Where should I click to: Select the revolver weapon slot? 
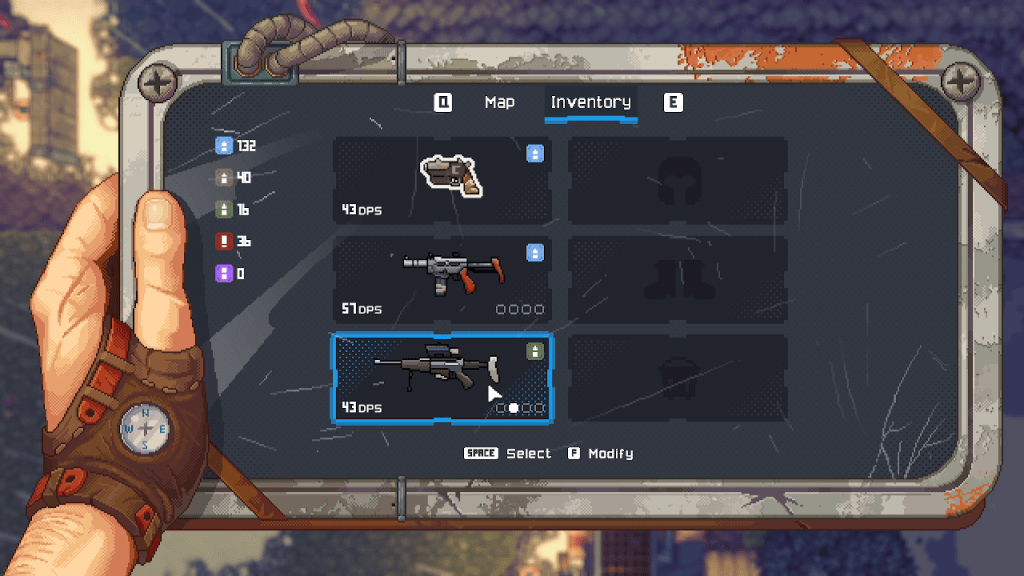(x=442, y=180)
